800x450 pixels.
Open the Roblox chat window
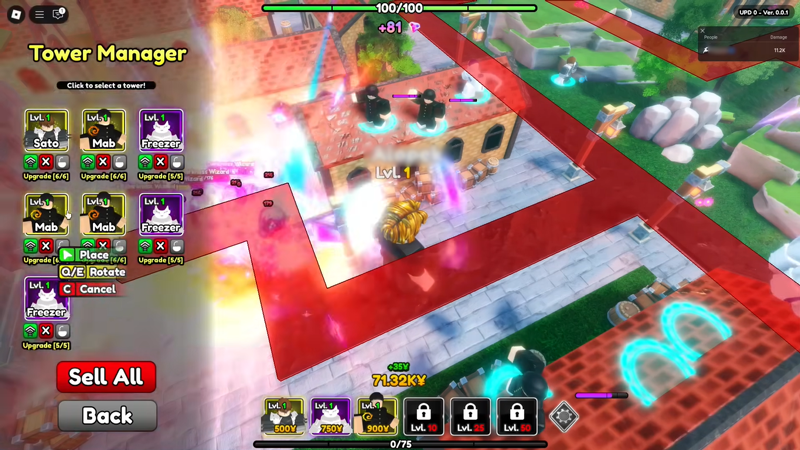click(x=58, y=14)
